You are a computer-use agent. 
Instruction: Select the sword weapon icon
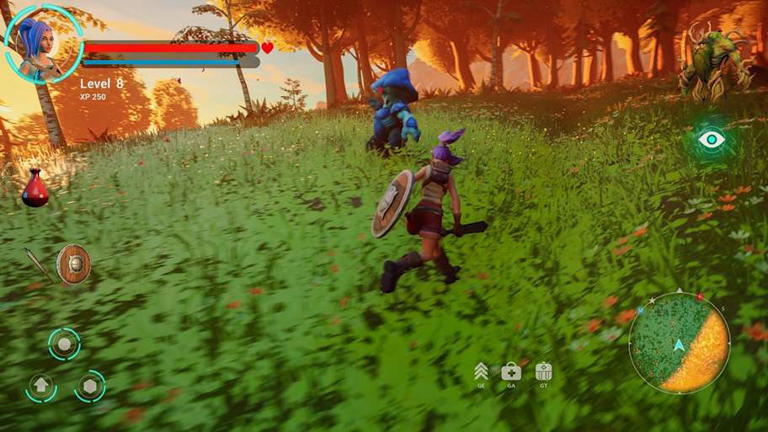[38, 263]
